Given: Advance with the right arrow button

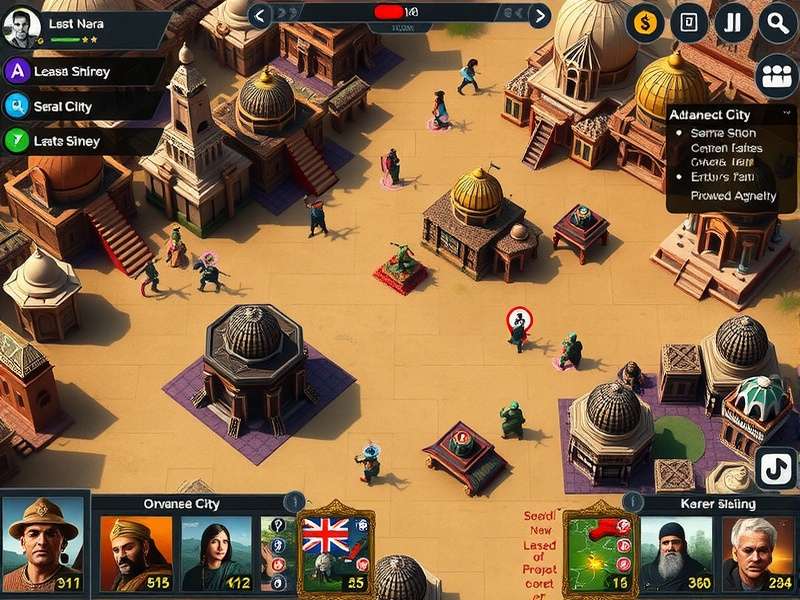Looking at the screenshot, I should 539,15.
